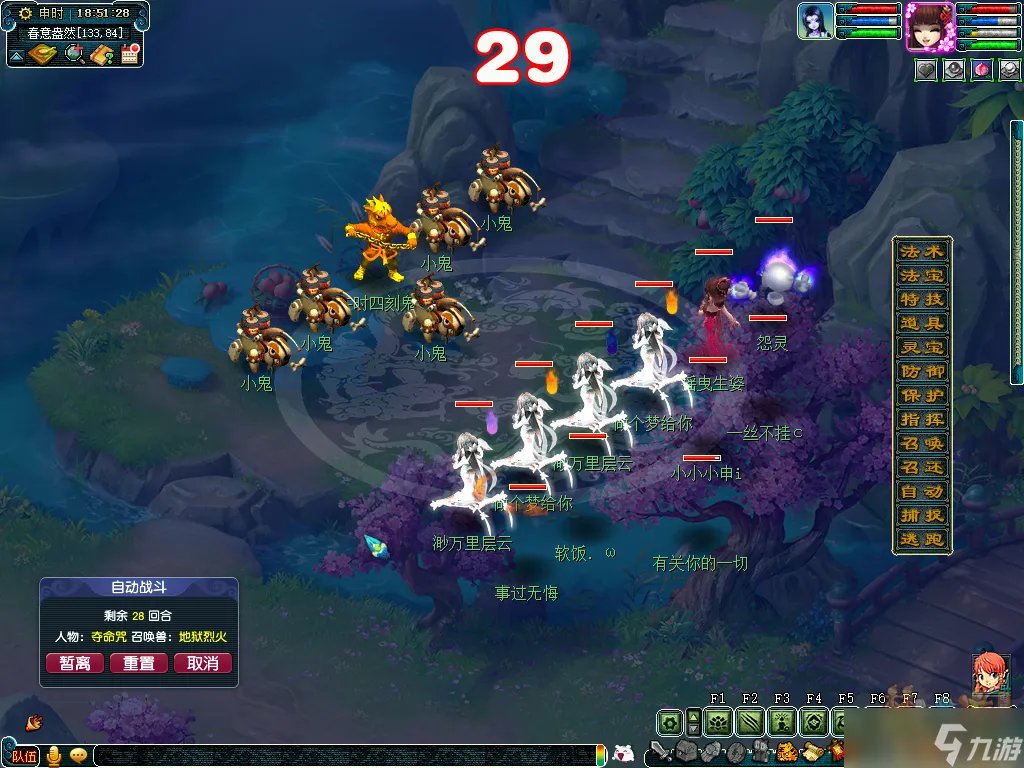Open the calendar icon with red dot

coord(129,54)
